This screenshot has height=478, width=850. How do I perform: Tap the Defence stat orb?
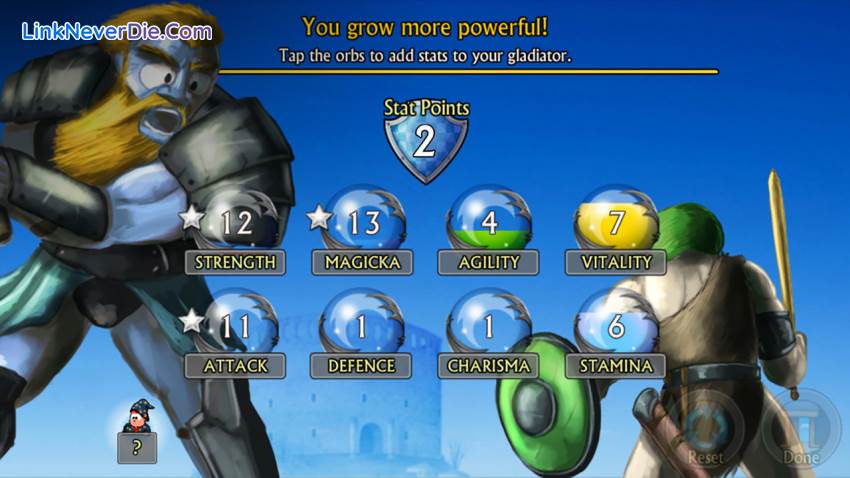(362, 326)
